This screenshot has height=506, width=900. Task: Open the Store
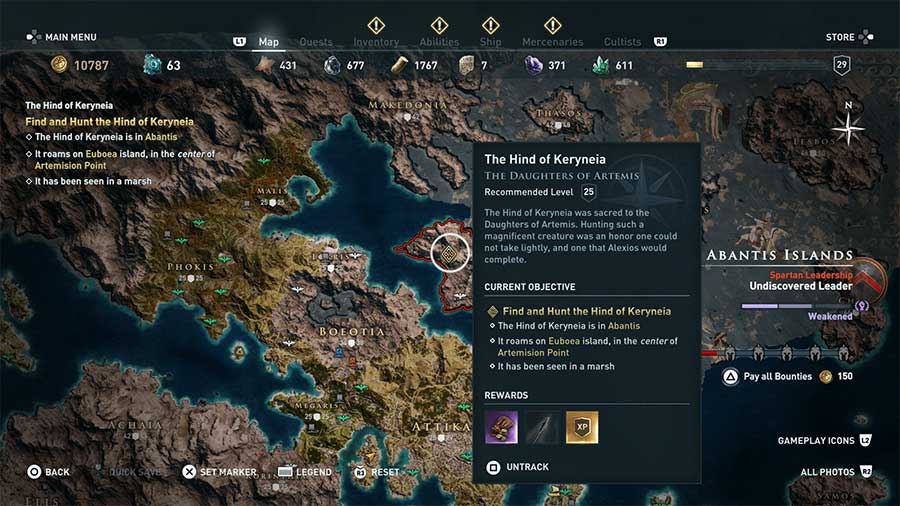click(x=848, y=37)
